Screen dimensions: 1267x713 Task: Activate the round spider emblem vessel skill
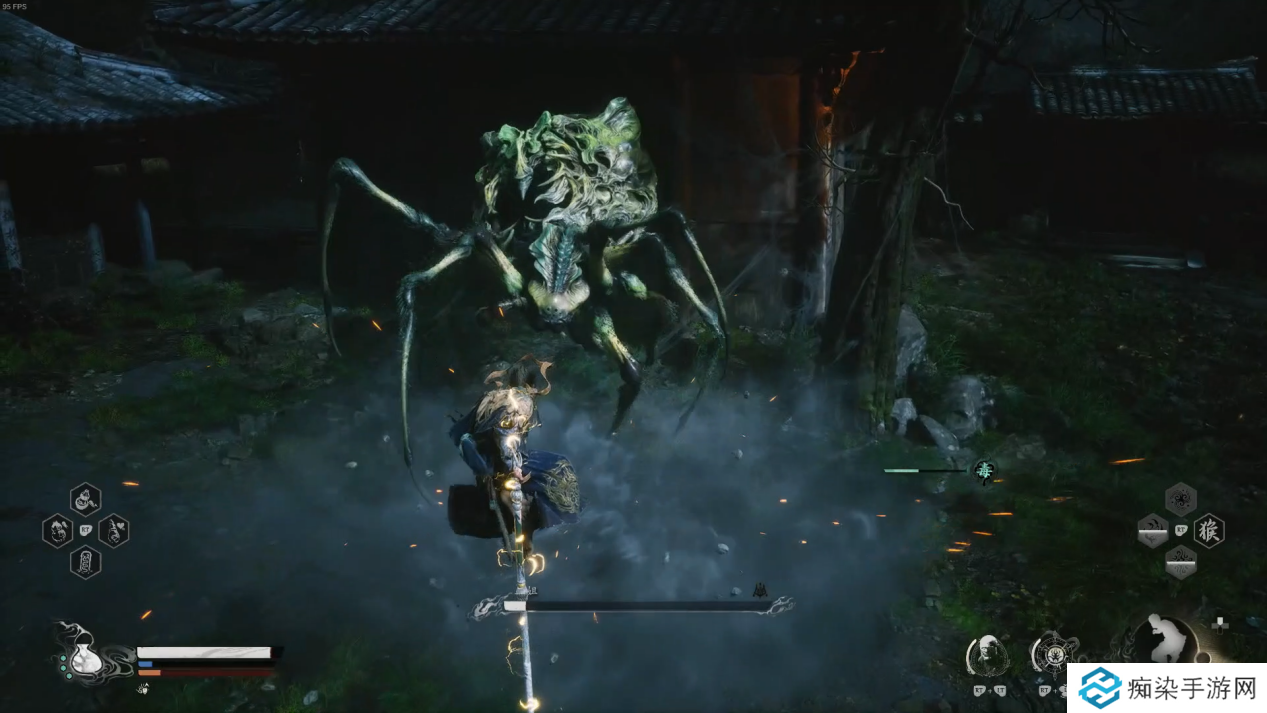pyautogui.click(x=1053, y=655)
